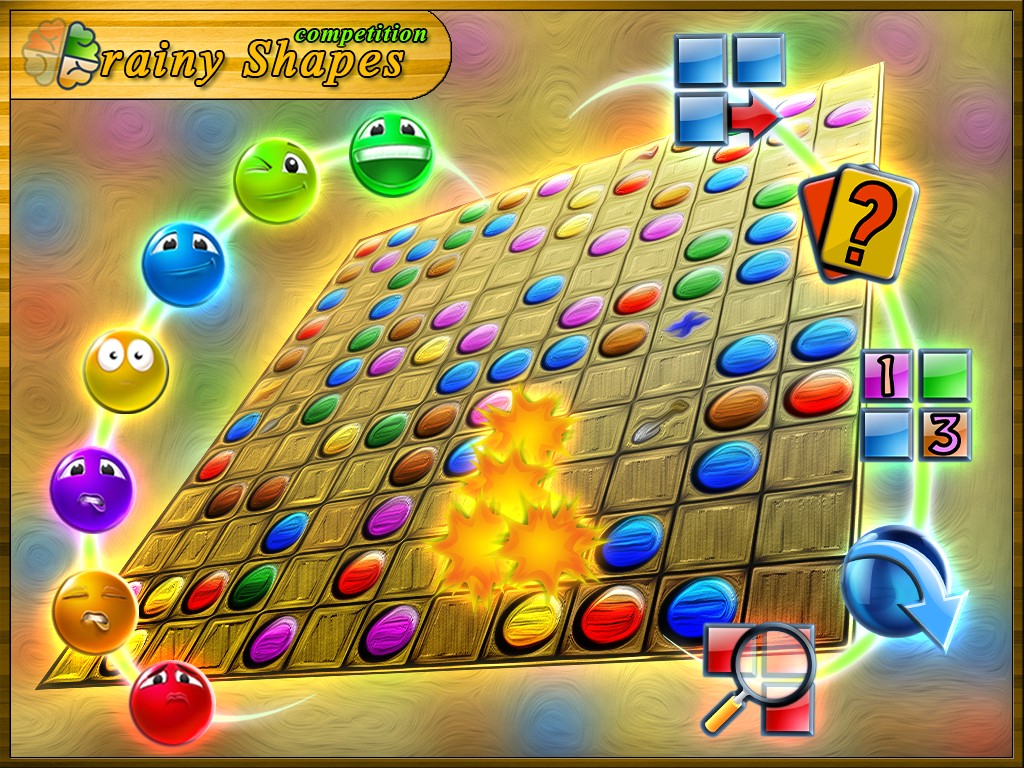
Task: Select the green grinning face
Action: (391, 154)
